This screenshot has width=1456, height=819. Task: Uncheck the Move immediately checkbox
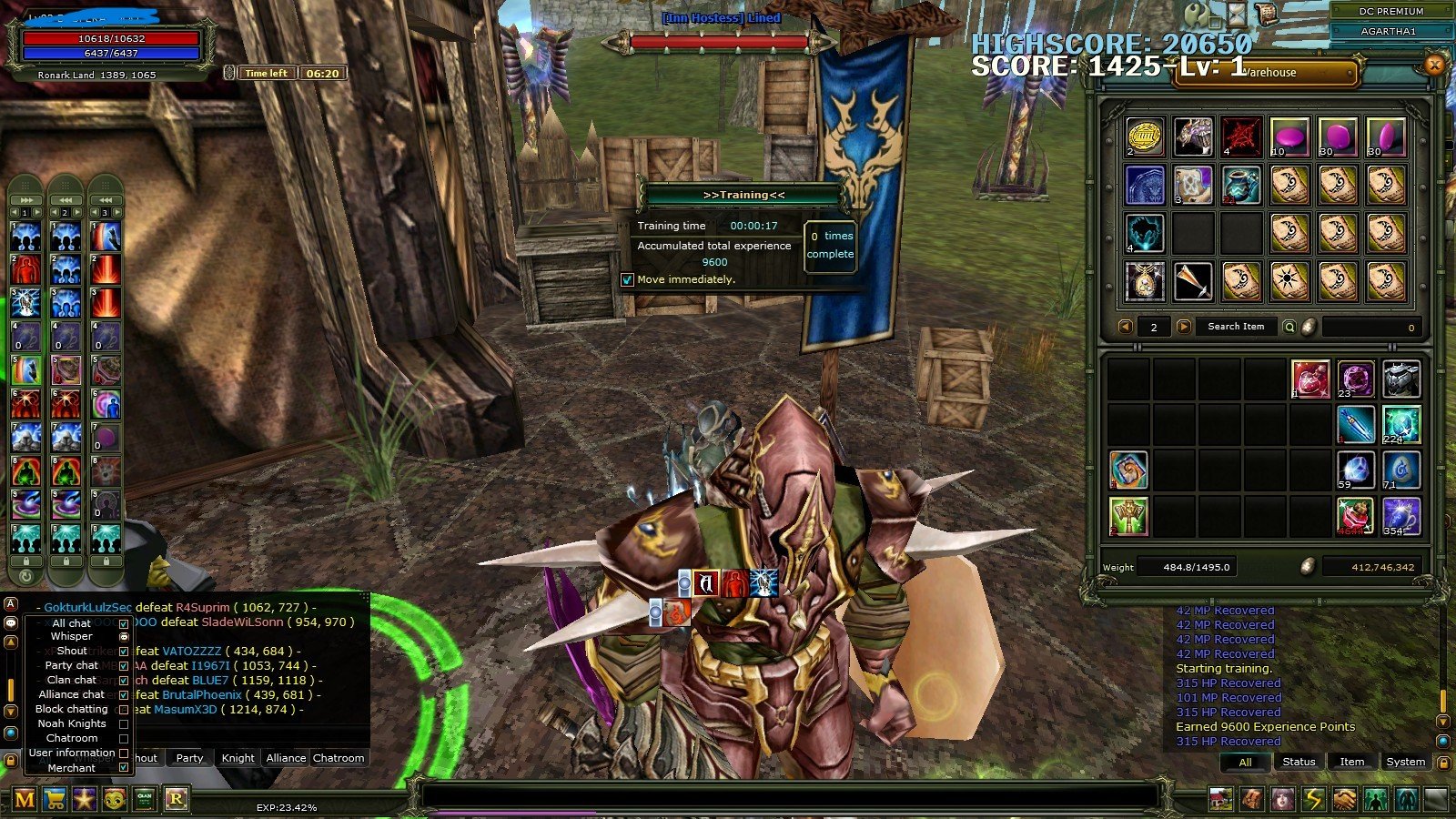point(627,279)
